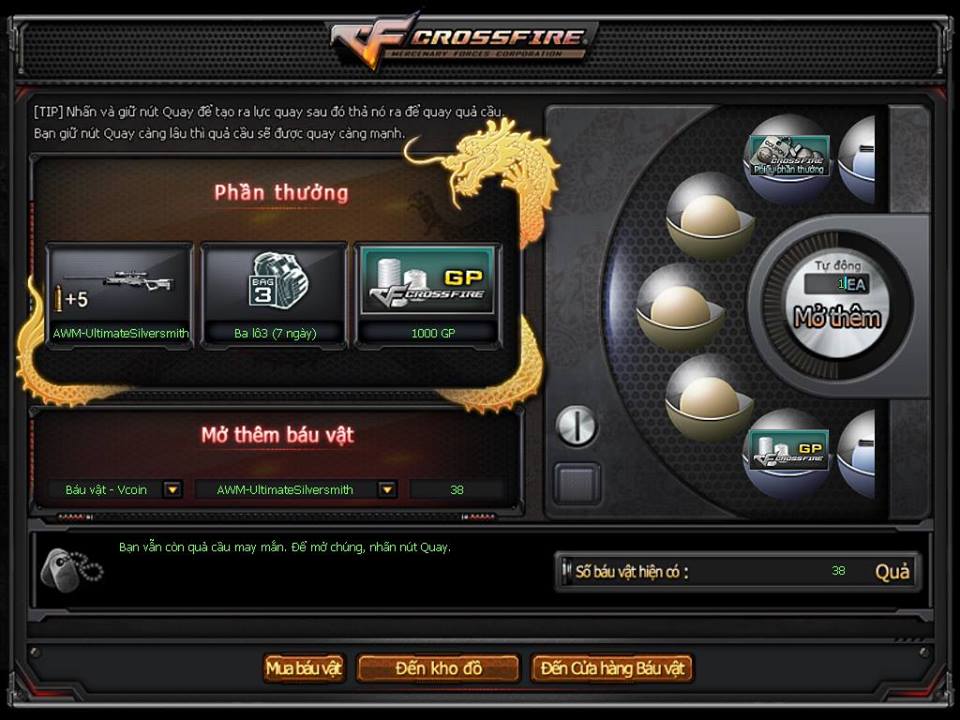Focus the Tự động EA count field
The image size is (960, 720).
pos(836,284)
